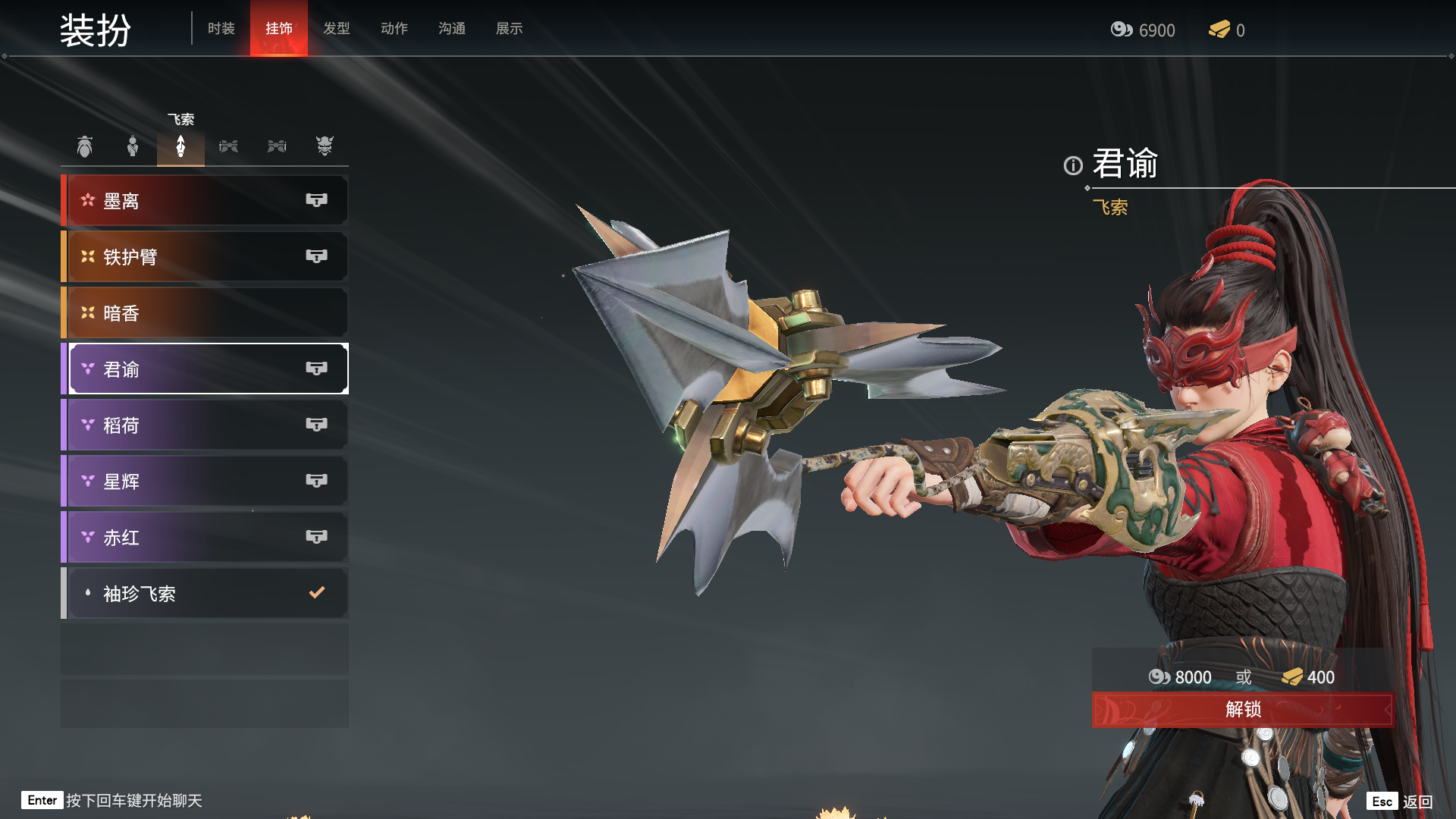The height and width of the screenshot is (819, 1456).
Task: Choose the 墨离 grapple skin
Action: [x=205, y=201]
